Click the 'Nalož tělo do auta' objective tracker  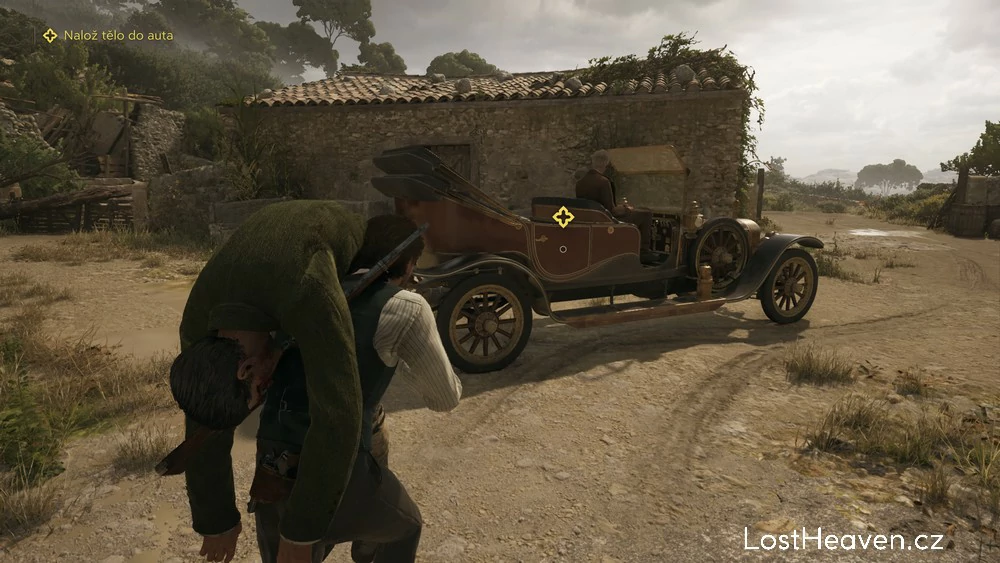click(x=108, y=36)
